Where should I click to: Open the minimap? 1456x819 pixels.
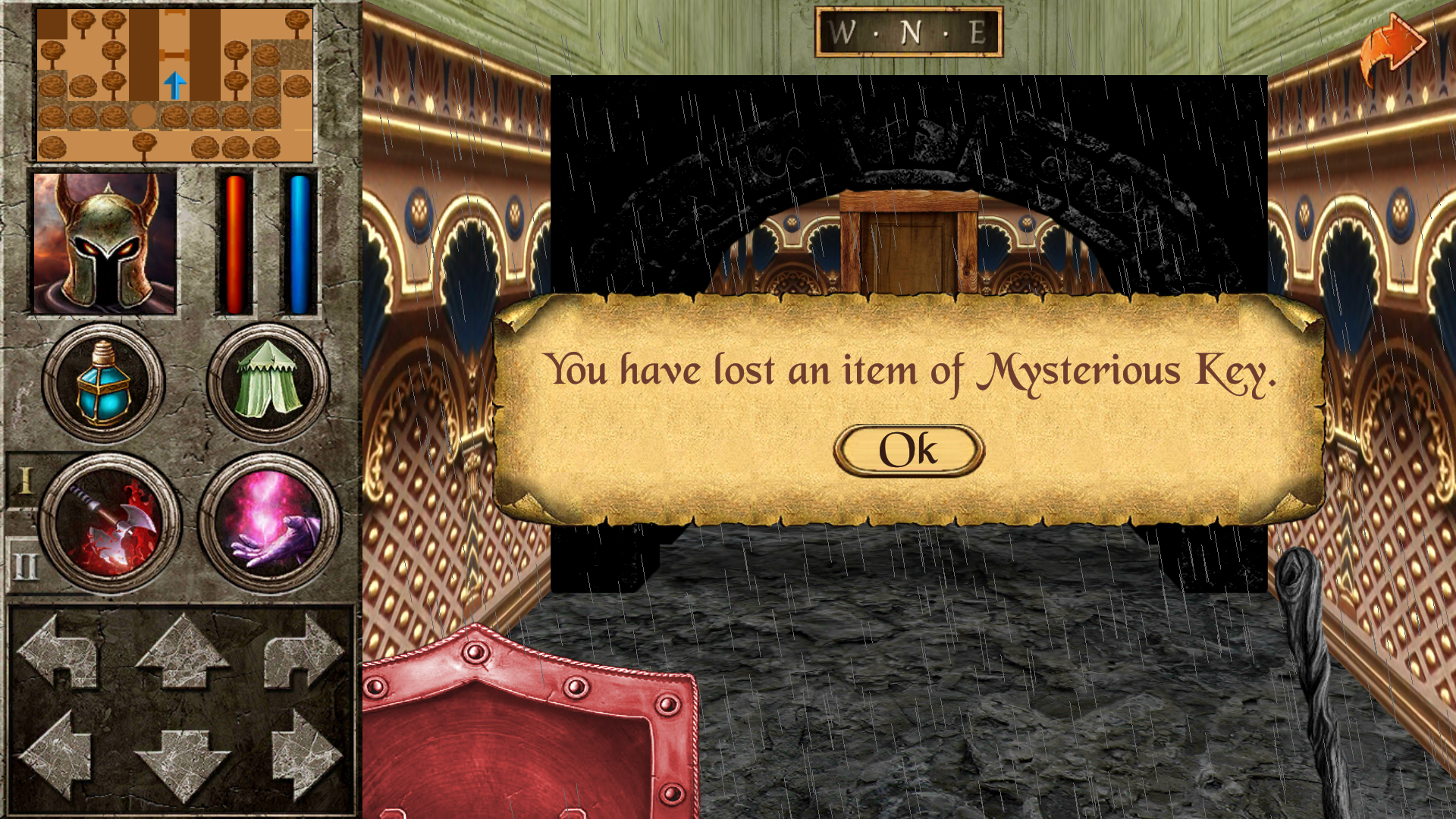pos(174,83)
